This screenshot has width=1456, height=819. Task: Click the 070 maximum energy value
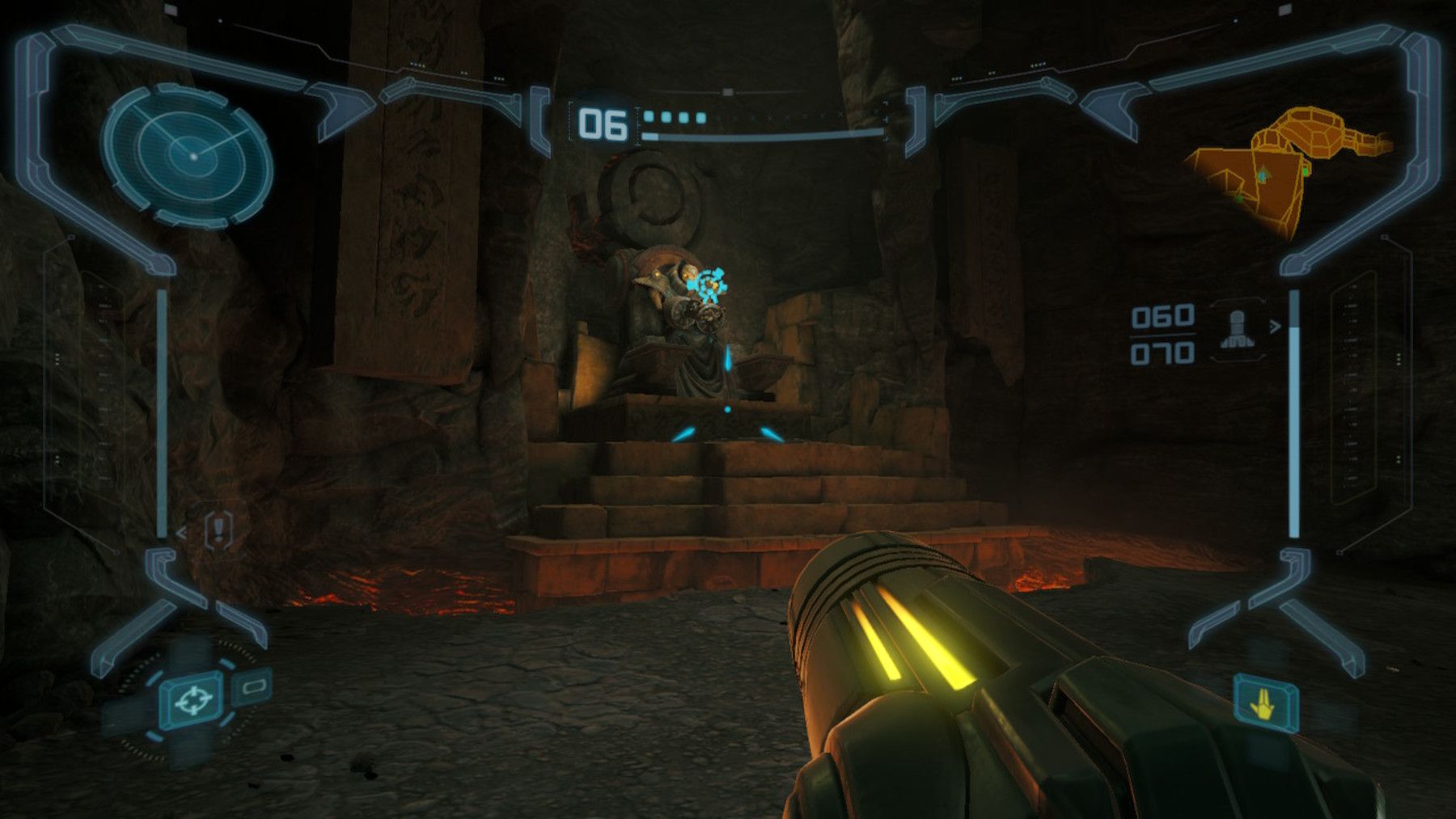tap(1162, 353)
